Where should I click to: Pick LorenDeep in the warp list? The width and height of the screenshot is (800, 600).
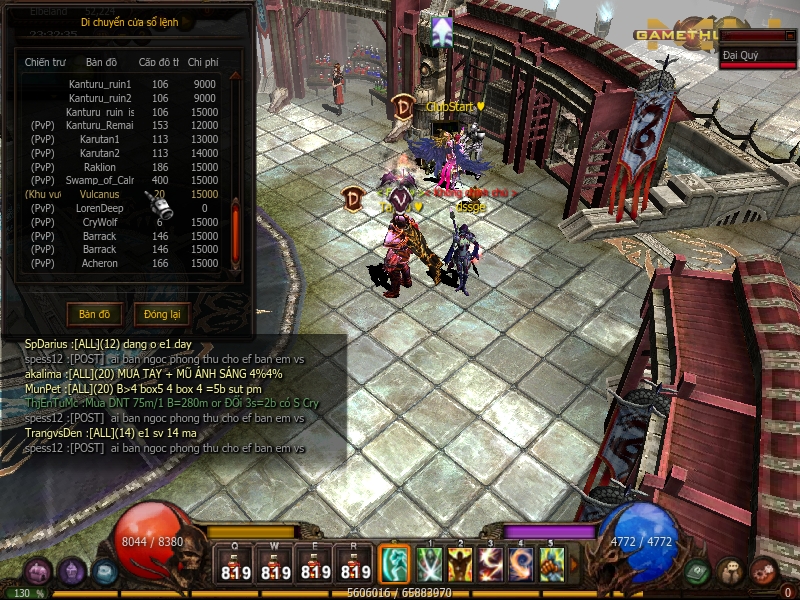click(x=100, y=208)
